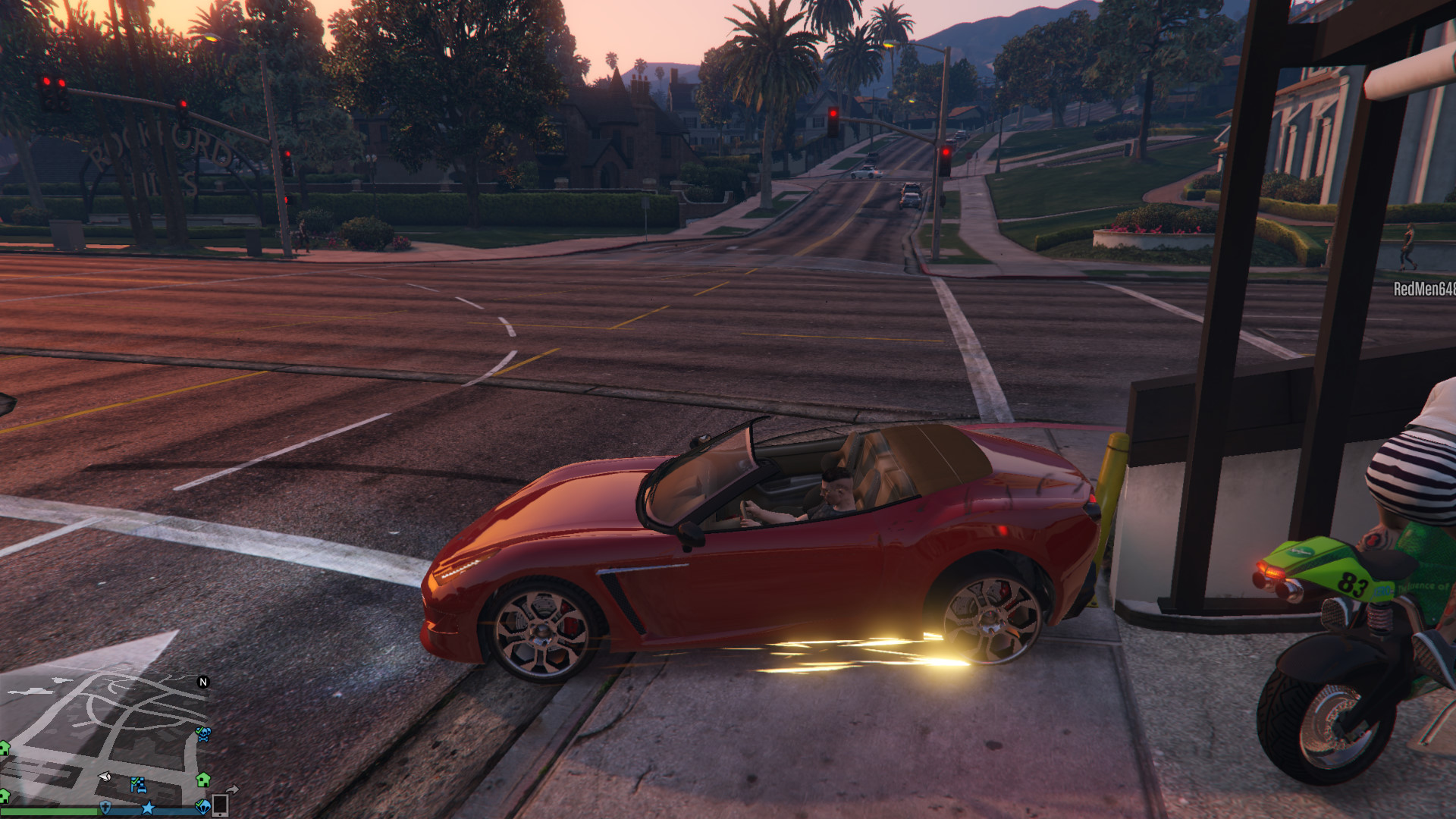Click the blue shield cross marker

(105, 806)
